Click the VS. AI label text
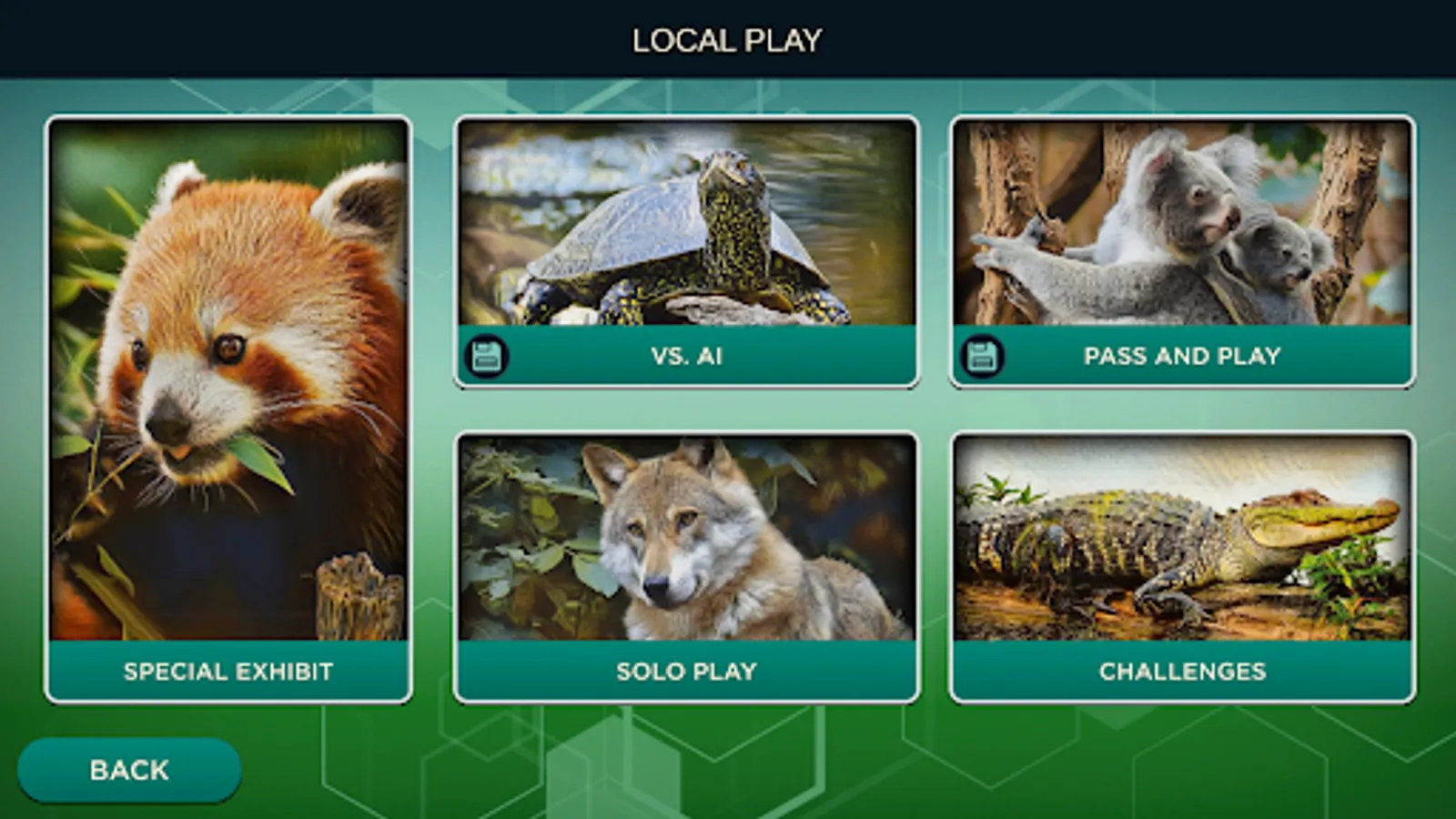The height and width of the screenshot is (819, 1456). click(690, 356)
